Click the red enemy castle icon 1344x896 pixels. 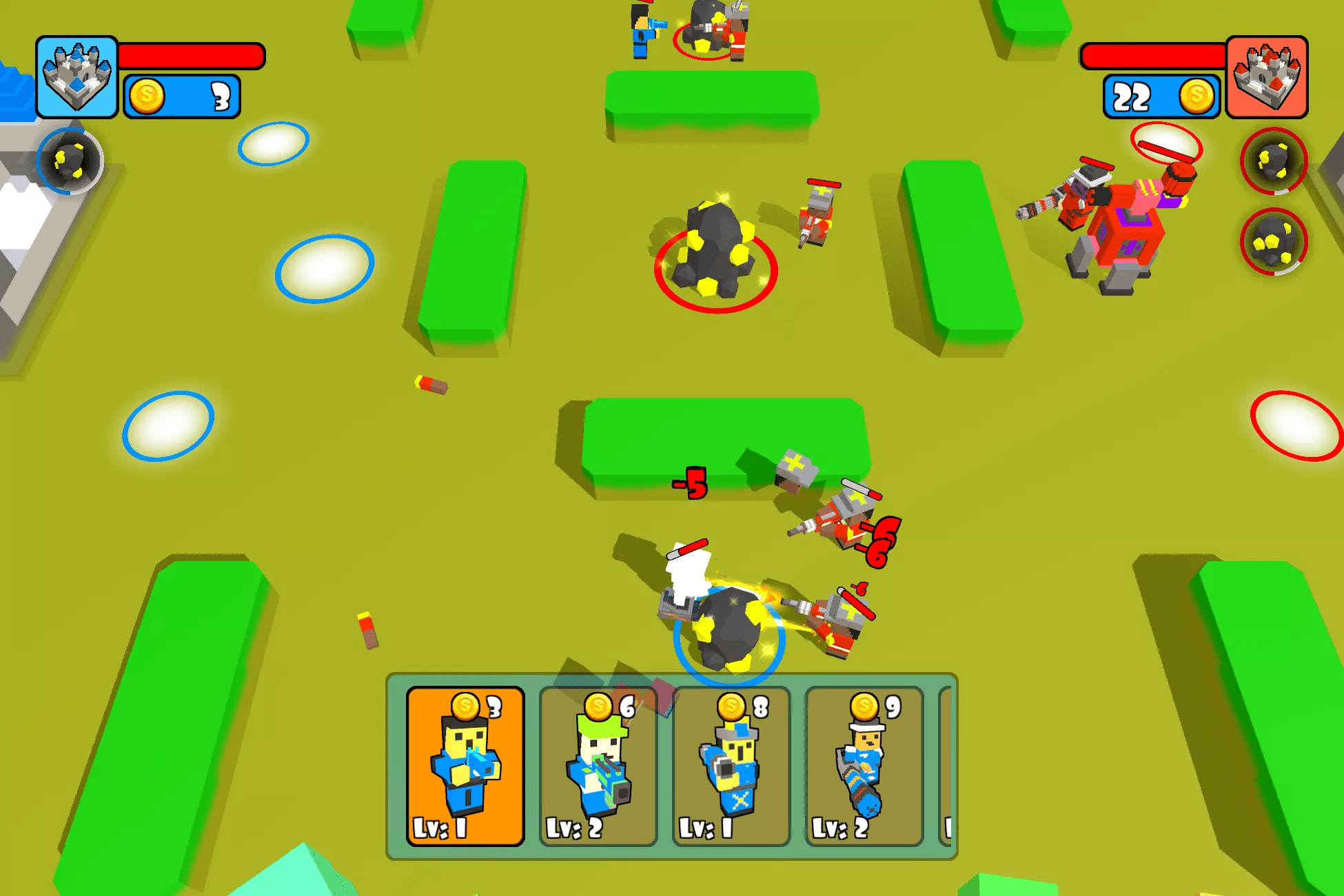[x=1267, y=77]
